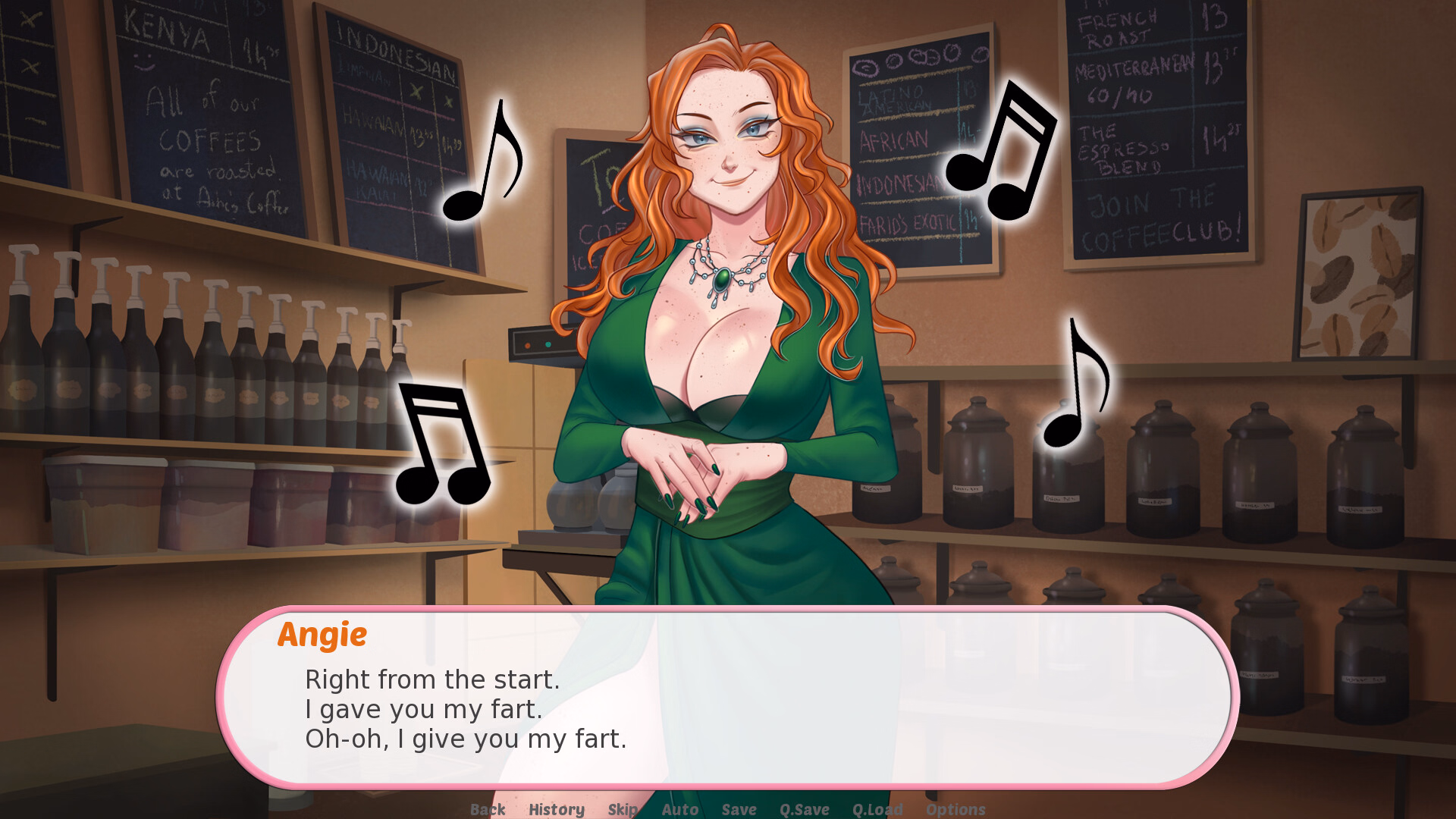1456x819 pixels.
Task: Open the Options menu
Action: [955, 809]
